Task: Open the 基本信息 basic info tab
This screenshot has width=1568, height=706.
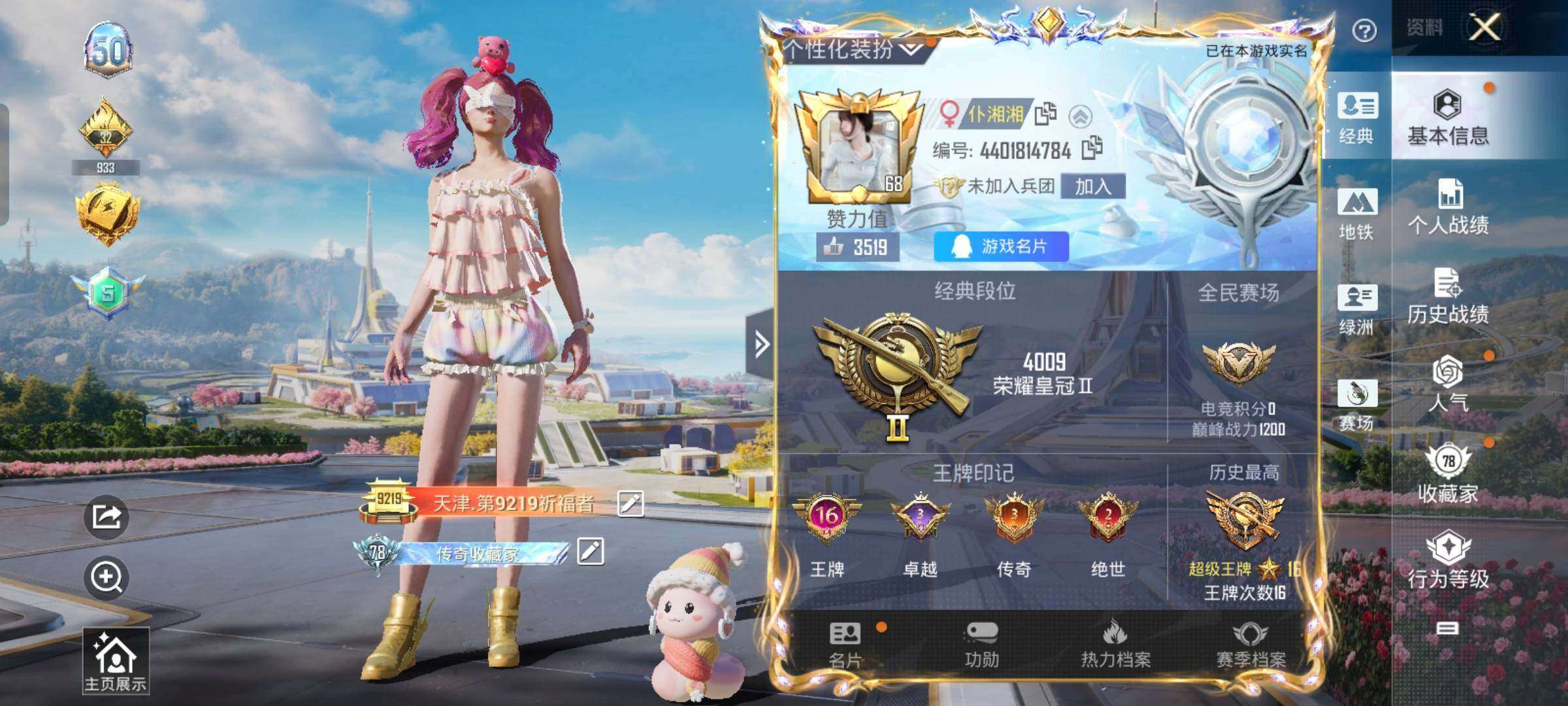Action: point(1448,118)
